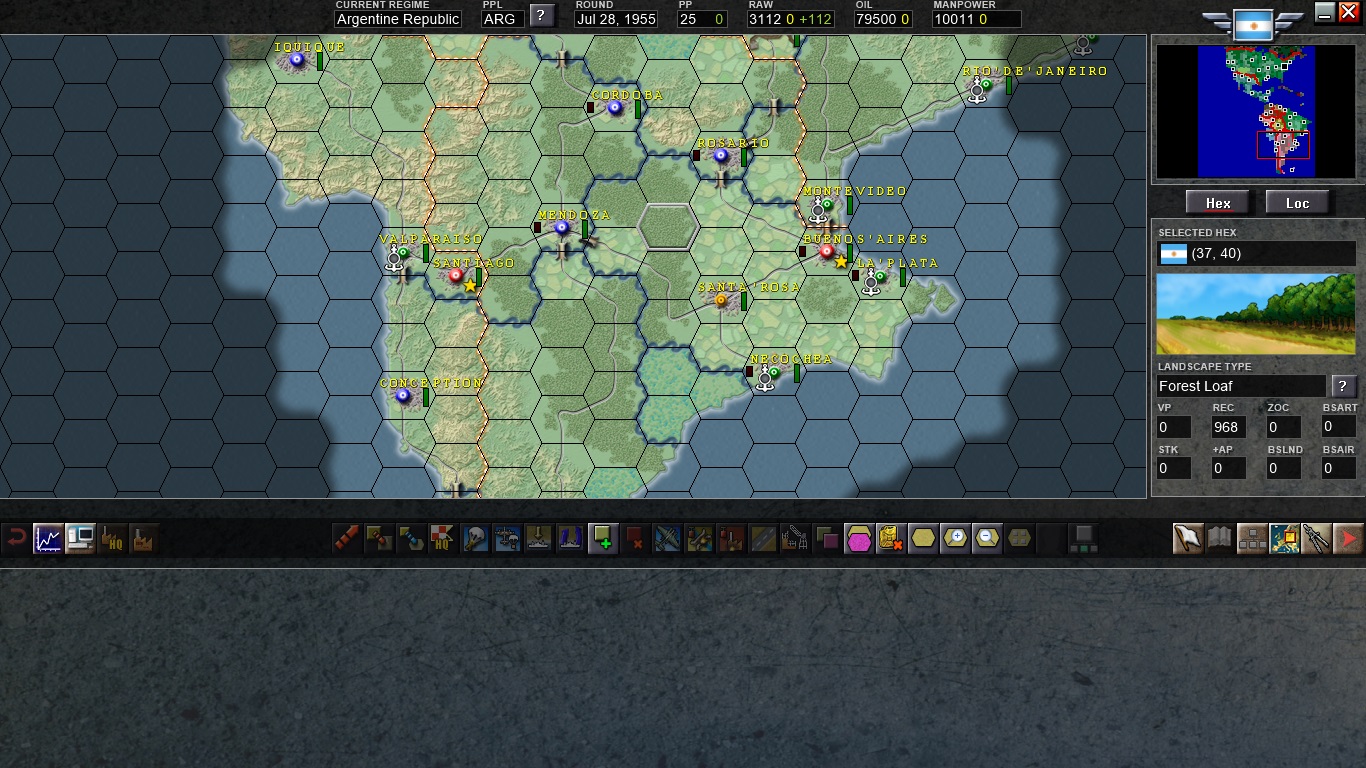Open the statistics graph icon
1366x768 pixels.
[x=47, y=538]
